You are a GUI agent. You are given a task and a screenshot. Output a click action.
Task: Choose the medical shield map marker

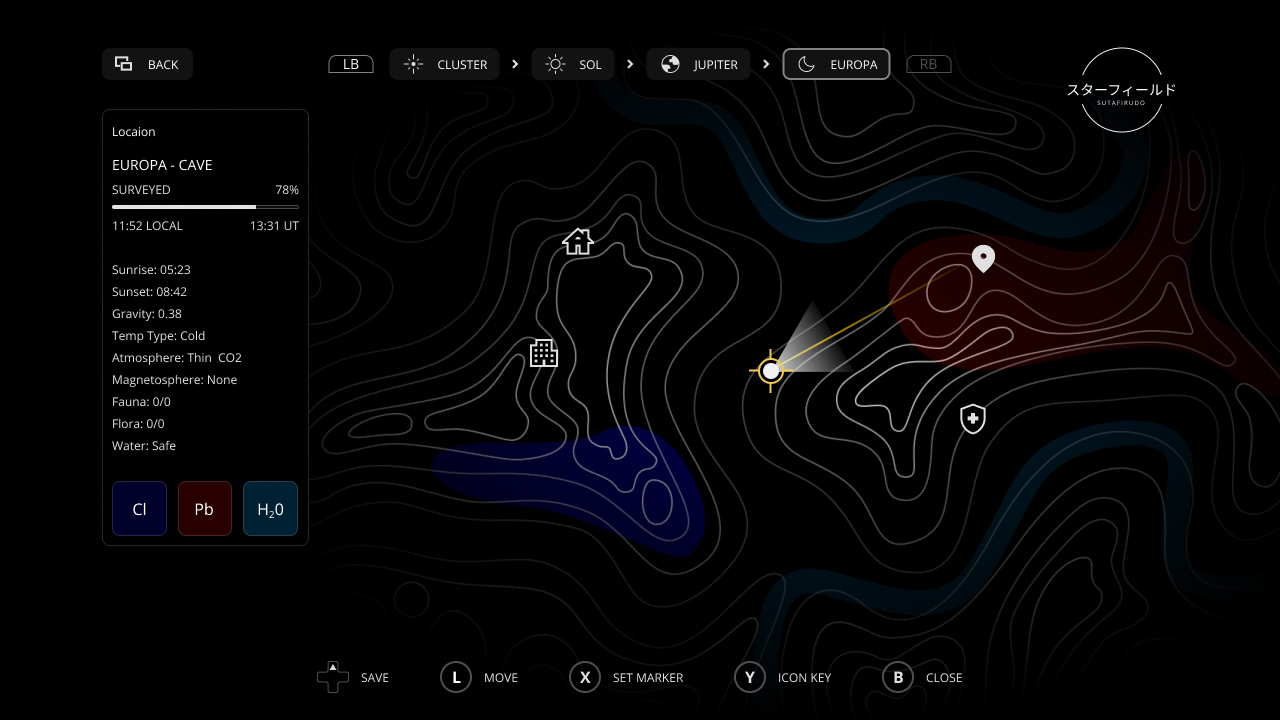973,419
